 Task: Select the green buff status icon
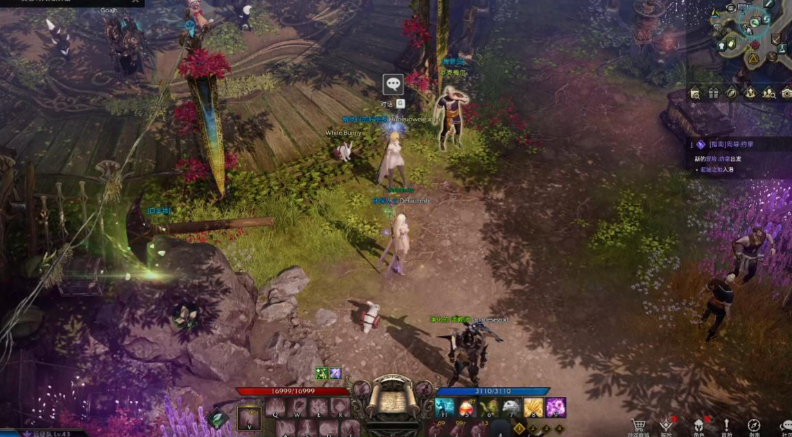tap(322, 374)
